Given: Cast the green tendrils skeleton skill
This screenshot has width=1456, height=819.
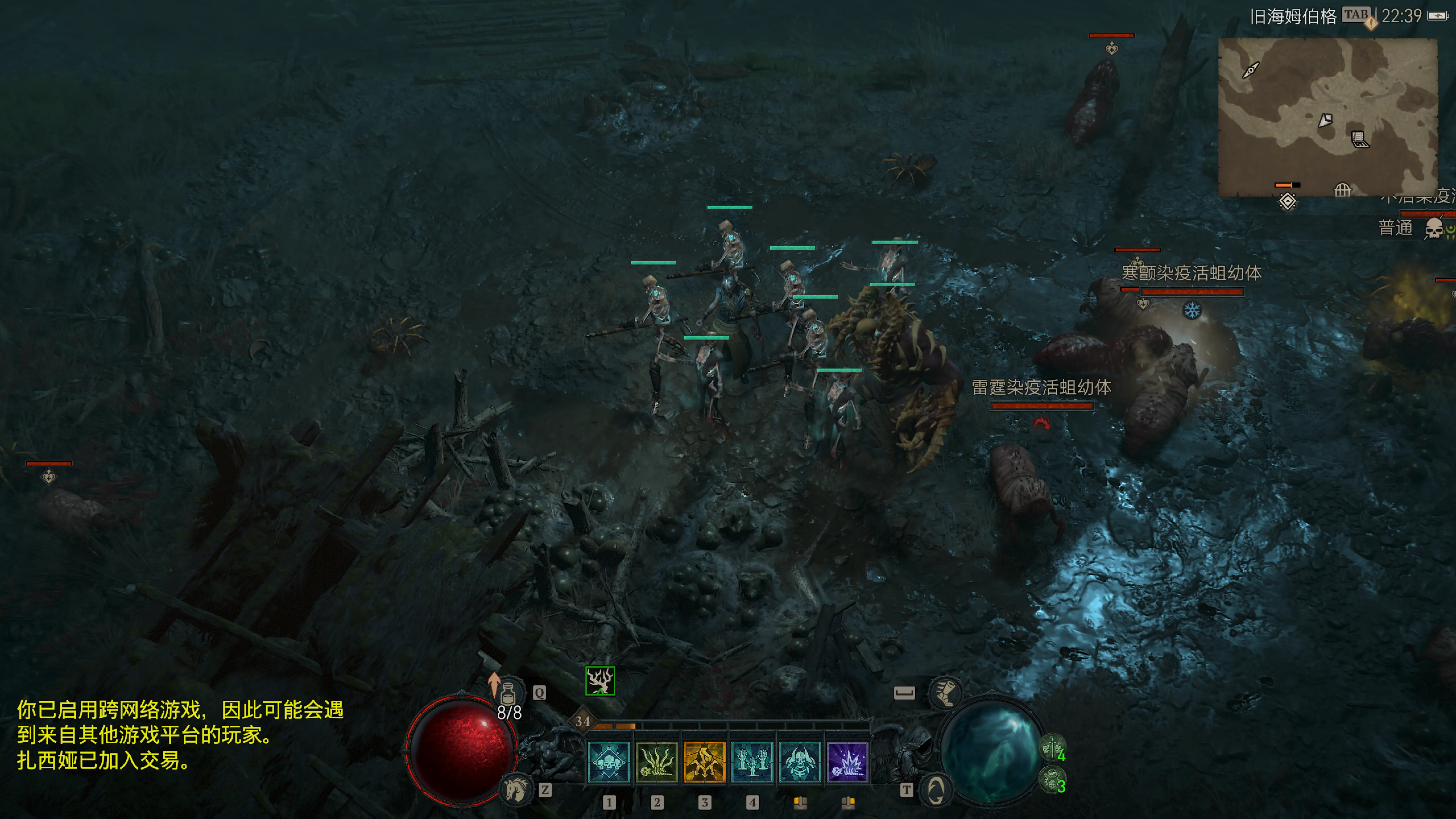Looking at the screenshot, I should coord(656,762).
